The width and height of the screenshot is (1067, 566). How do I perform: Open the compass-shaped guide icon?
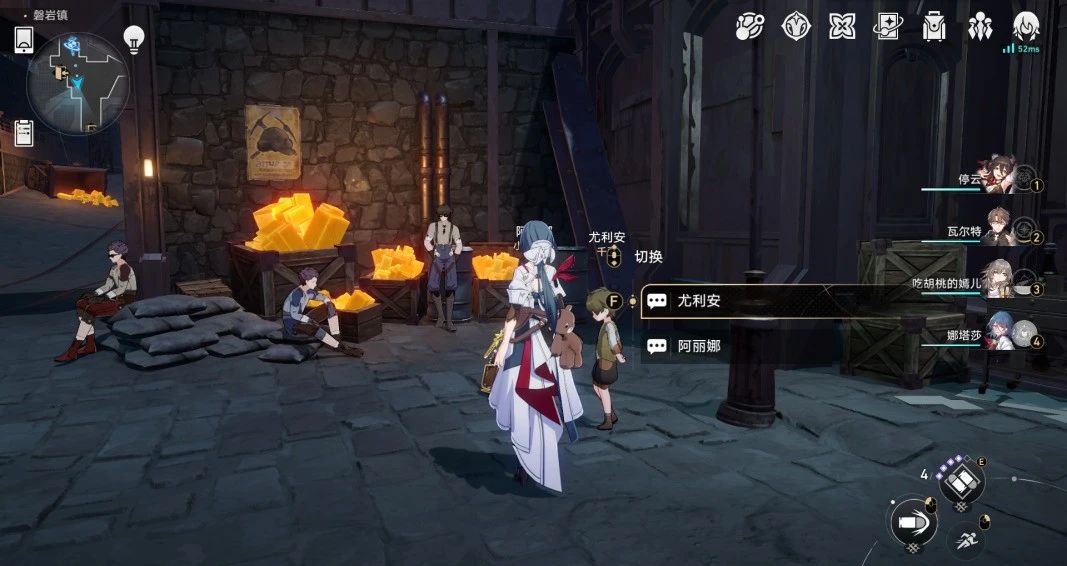click(796, 27)
